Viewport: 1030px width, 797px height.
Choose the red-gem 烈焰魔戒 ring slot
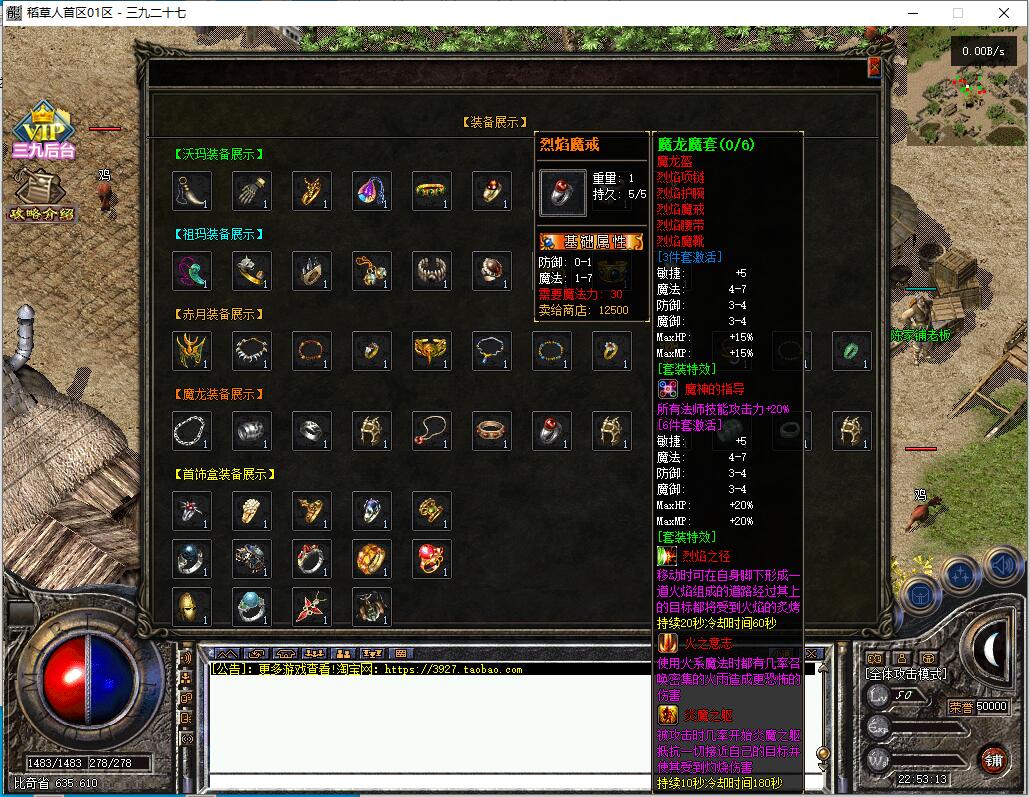[551, 431]
